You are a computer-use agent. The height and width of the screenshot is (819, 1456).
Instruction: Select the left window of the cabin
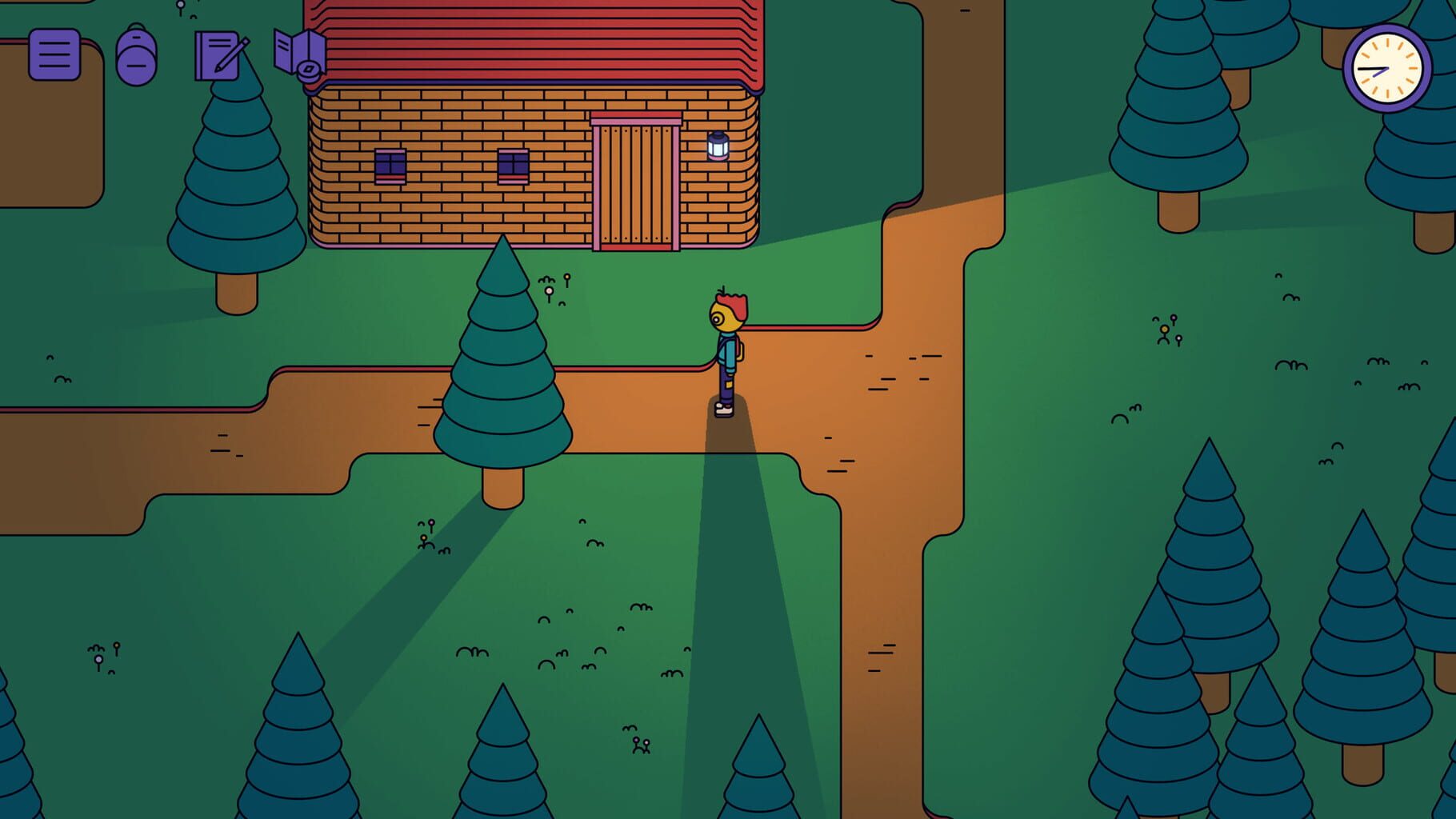[390, 166]
